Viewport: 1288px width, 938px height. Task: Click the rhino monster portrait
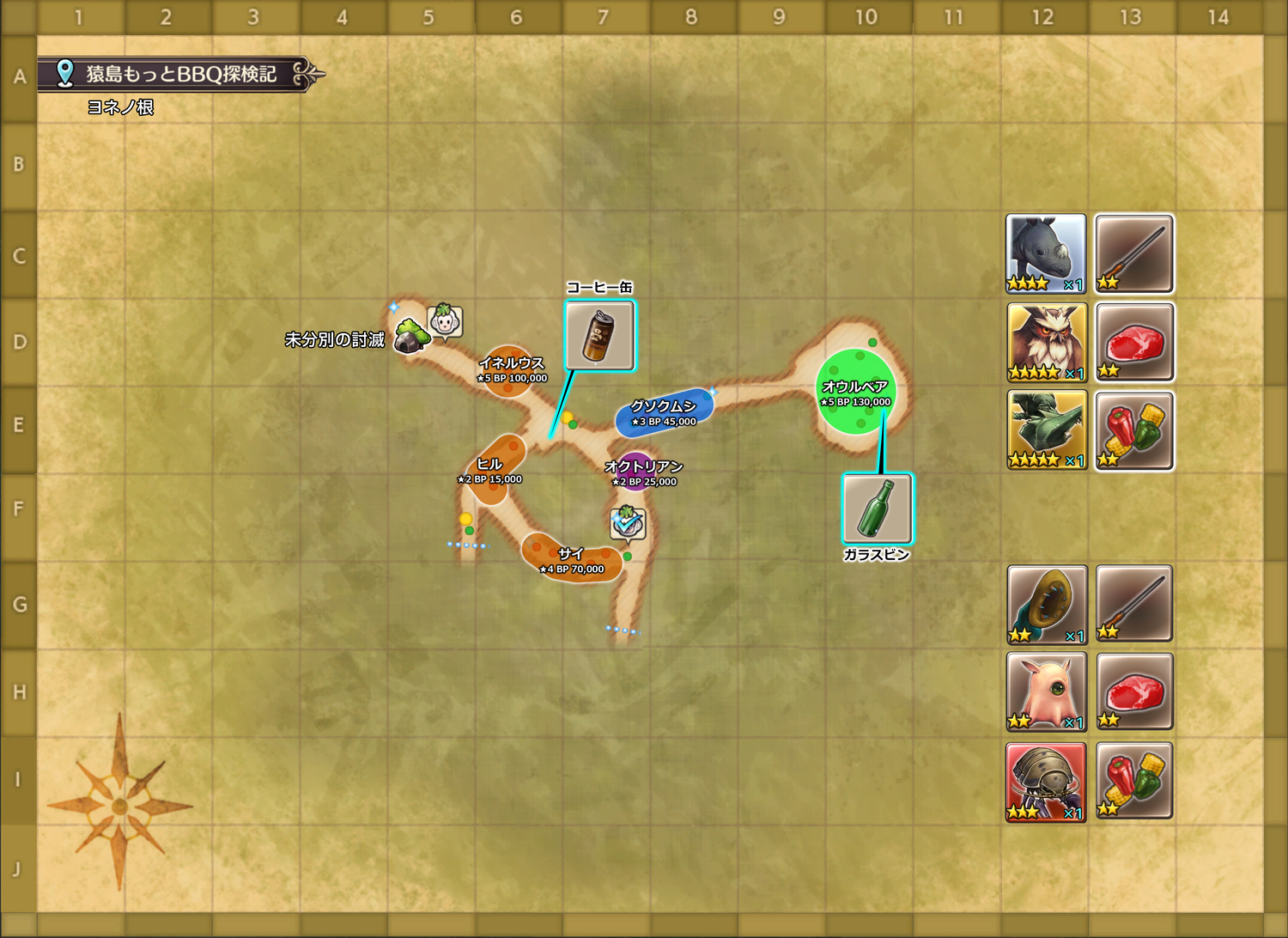click(1046, 254)
